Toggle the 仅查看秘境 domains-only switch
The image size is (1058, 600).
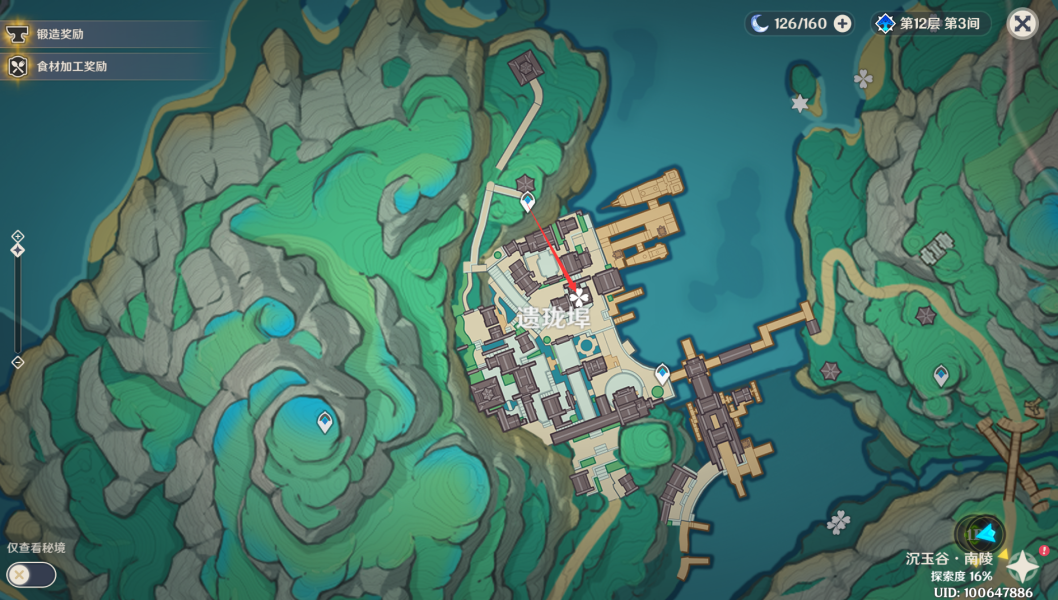30,574
